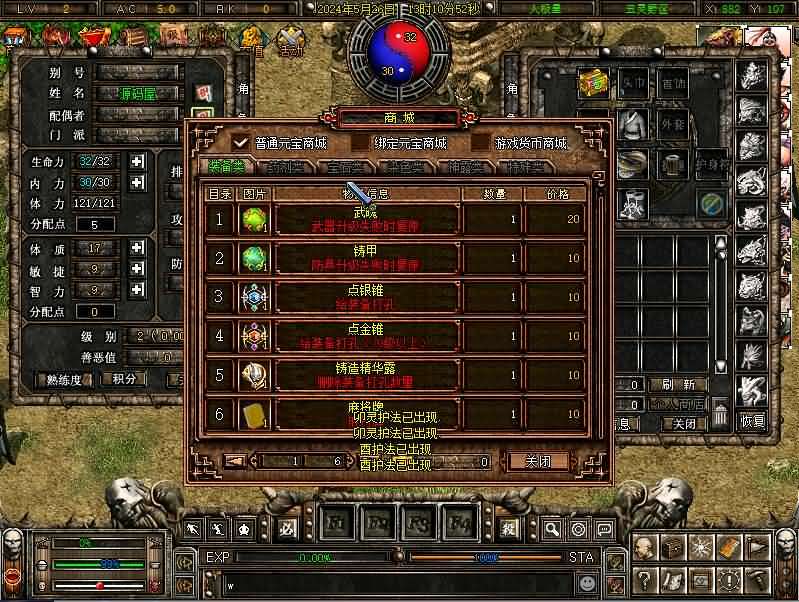Viewport: 799px width, 602px height.
Task: Click the 恢复 restore button
Action: click(752, 421)
